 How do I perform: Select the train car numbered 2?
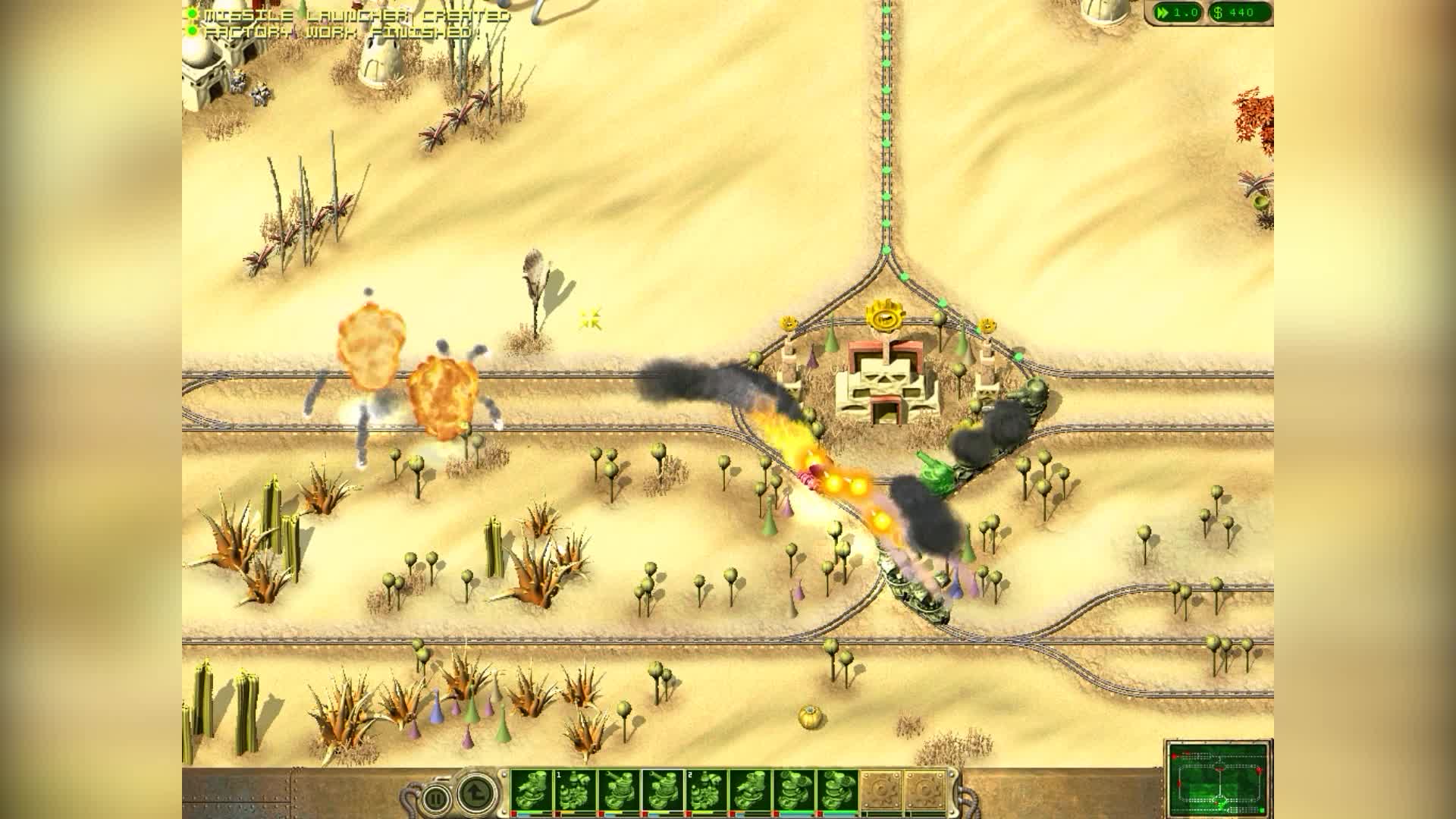706,791
